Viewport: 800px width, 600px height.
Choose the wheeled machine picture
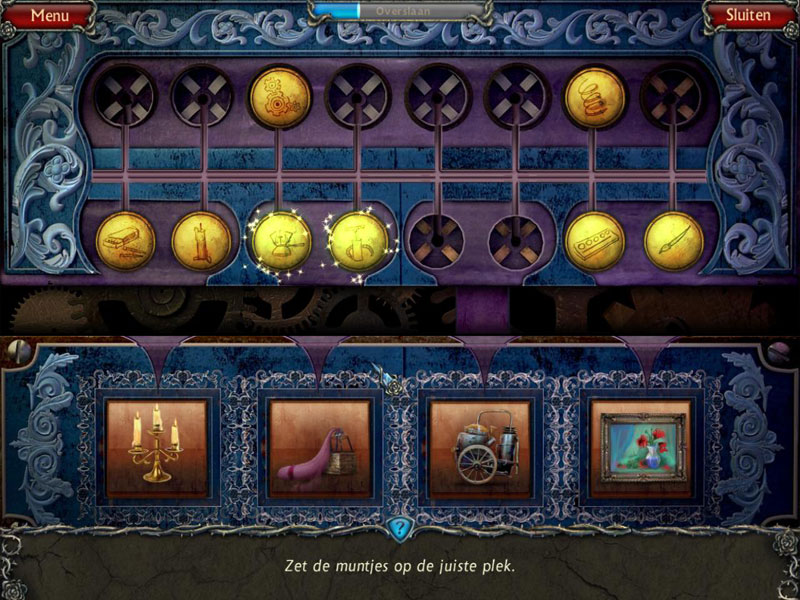[478, 447]
